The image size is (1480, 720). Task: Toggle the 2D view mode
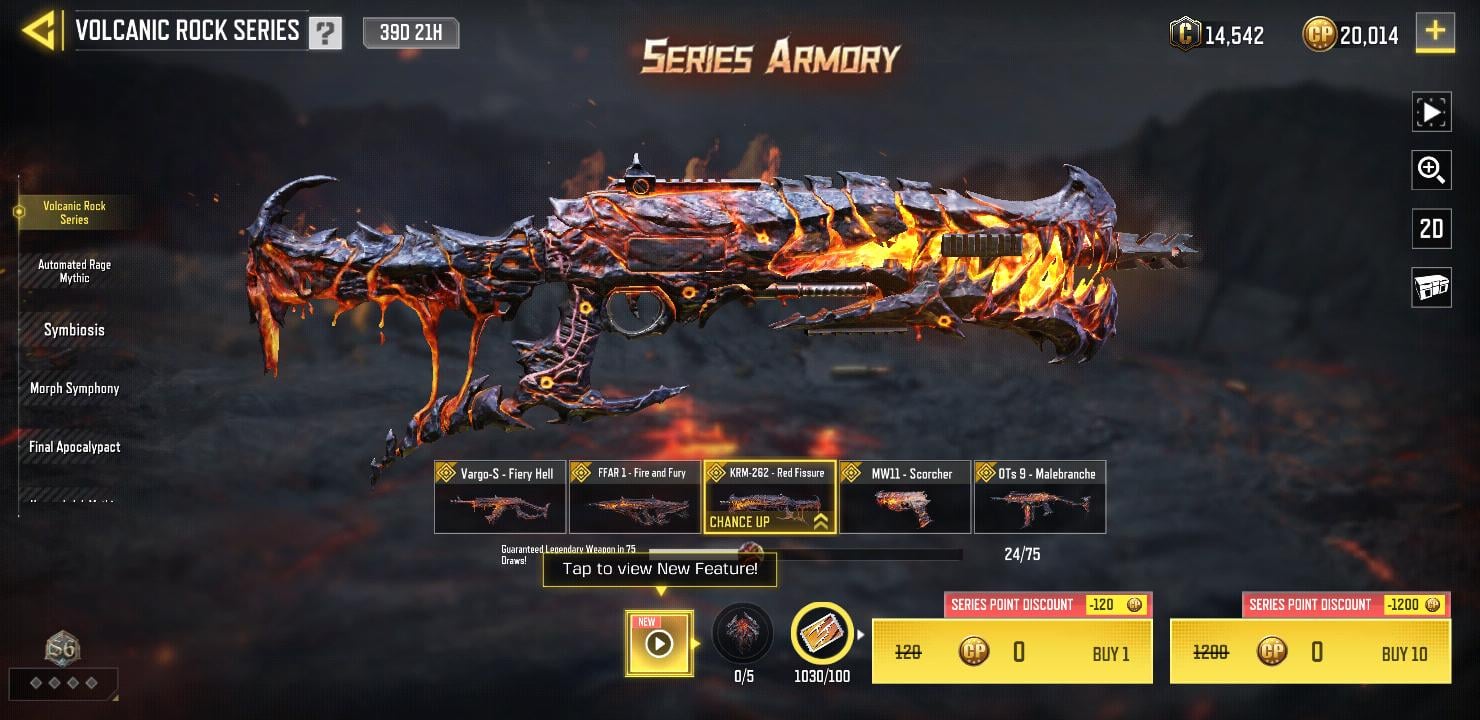[x=1431, y=229]
